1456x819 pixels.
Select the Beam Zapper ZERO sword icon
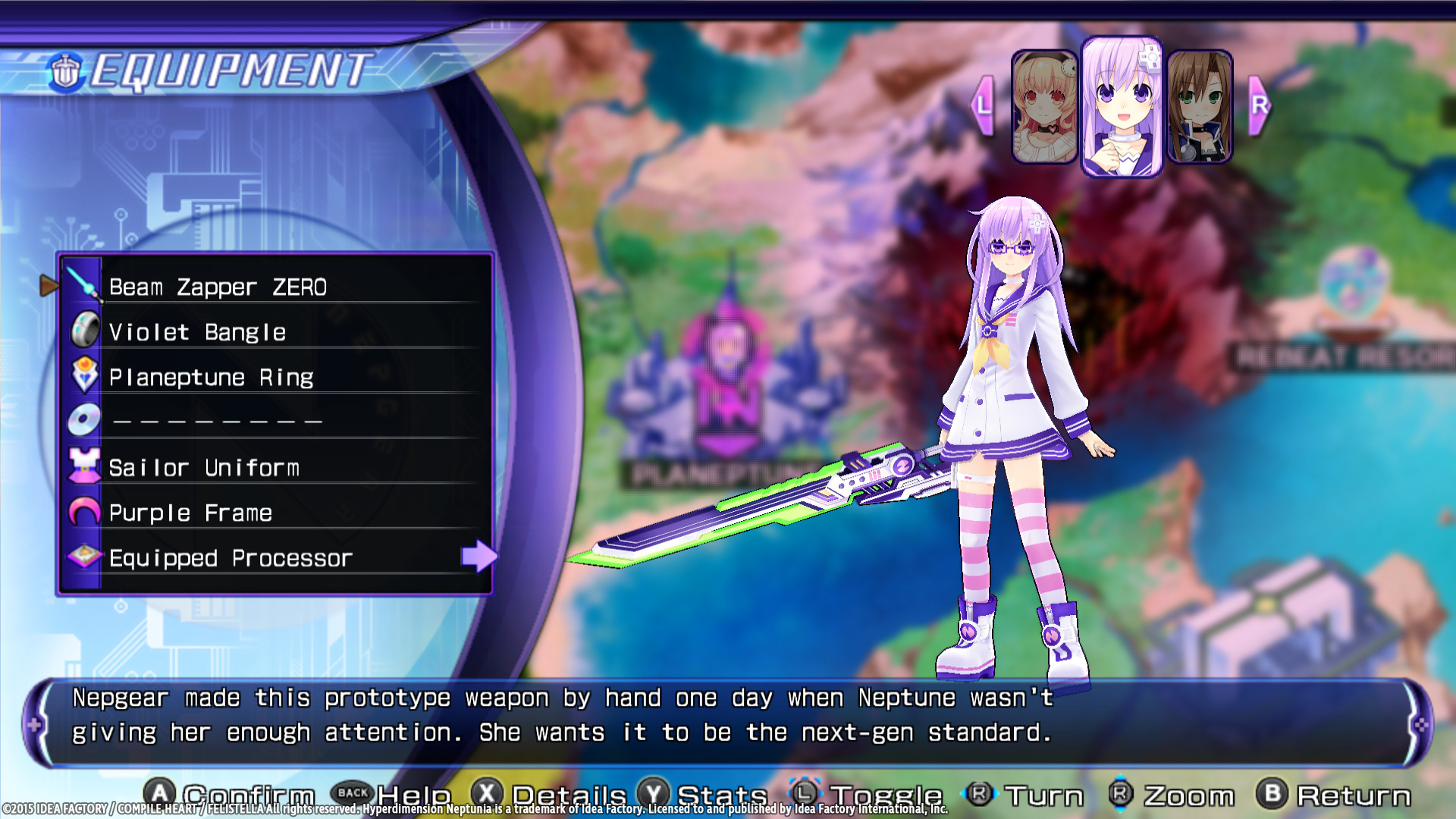[85, 284]
